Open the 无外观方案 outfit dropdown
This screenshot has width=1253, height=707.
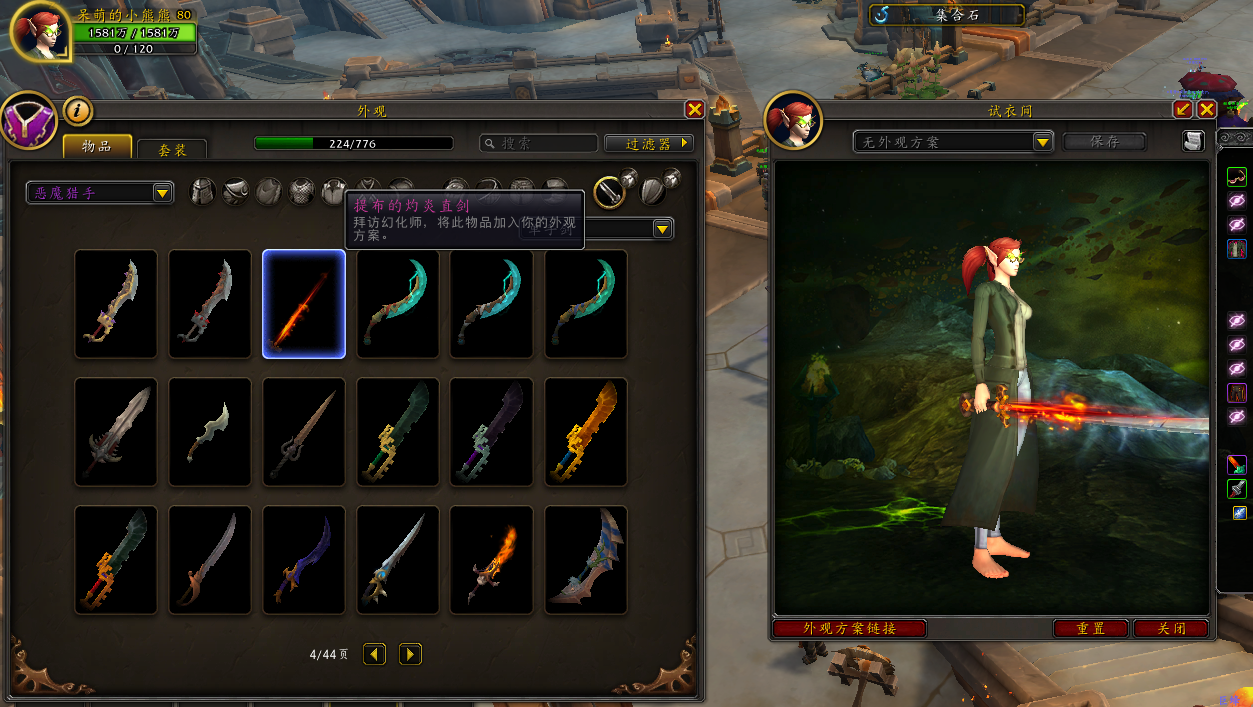point(954,142)
